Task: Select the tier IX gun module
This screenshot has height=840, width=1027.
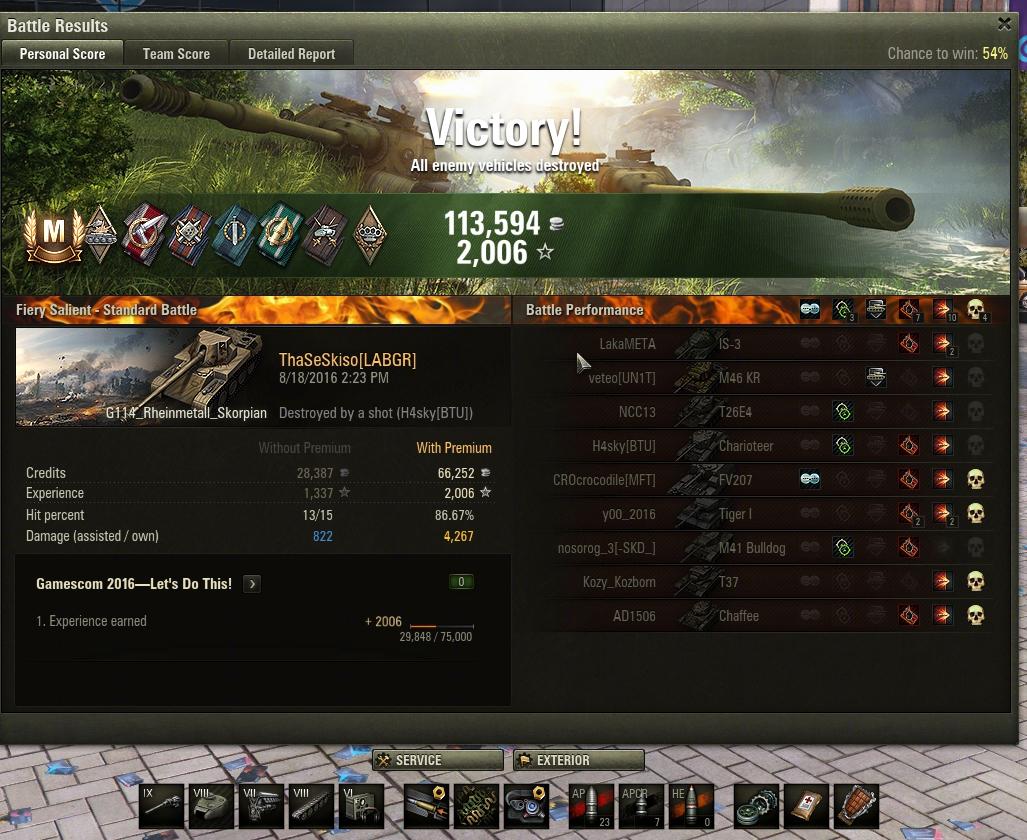Action: (x=162, y=806)
